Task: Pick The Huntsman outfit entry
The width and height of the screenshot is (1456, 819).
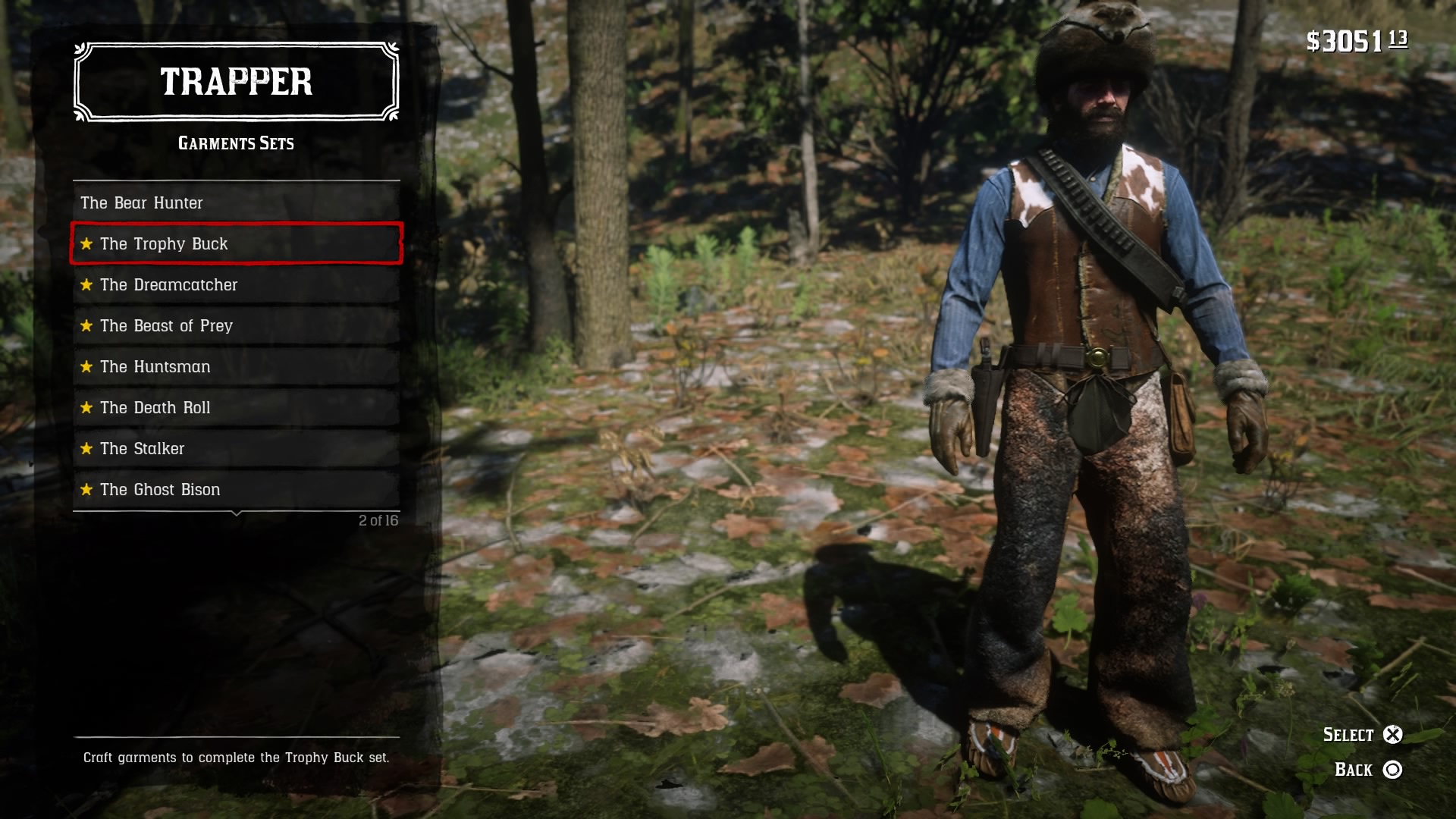Action: 236,366
